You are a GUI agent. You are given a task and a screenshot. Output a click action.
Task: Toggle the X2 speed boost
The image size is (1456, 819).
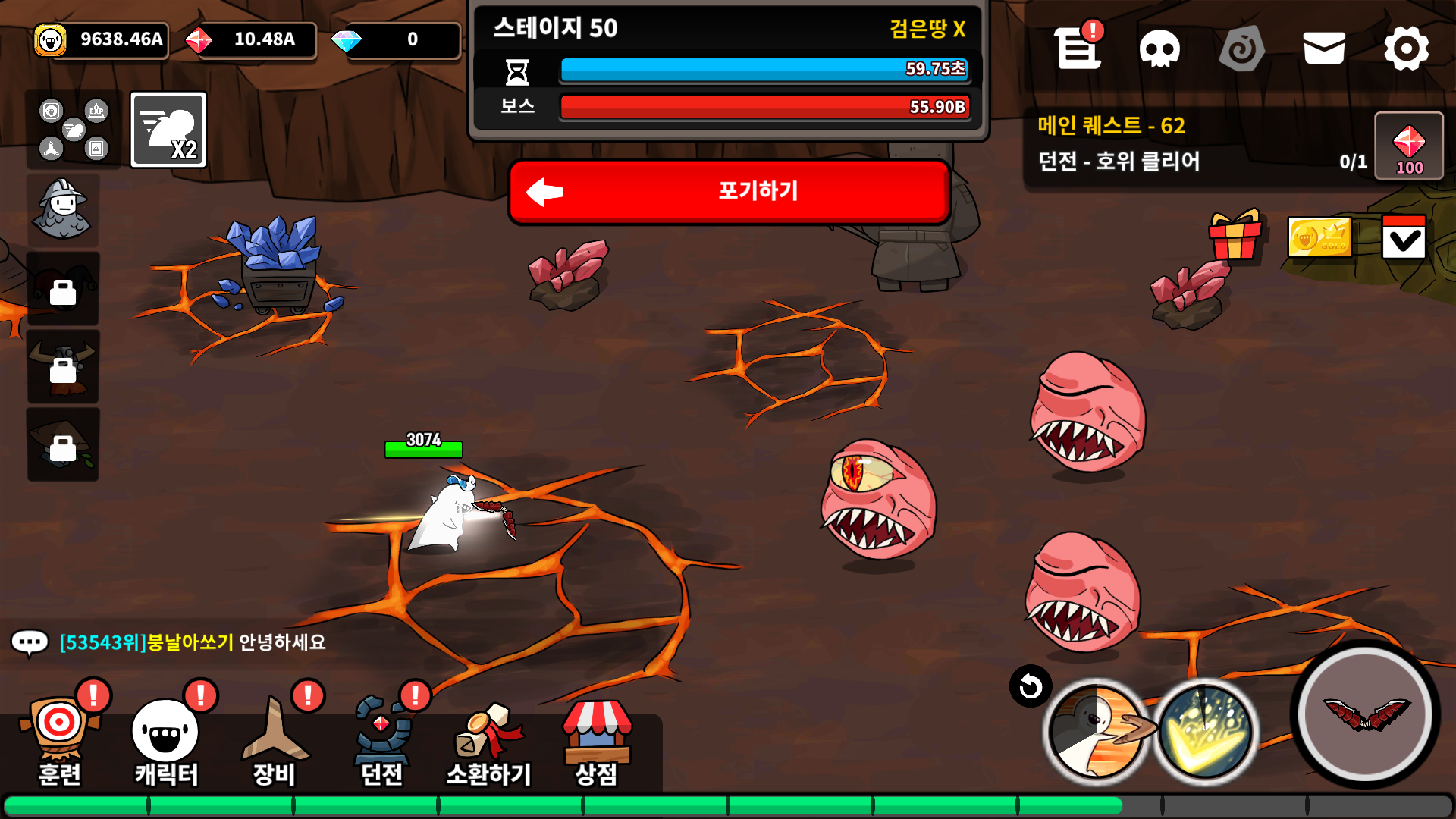click(x=168, y=130)
